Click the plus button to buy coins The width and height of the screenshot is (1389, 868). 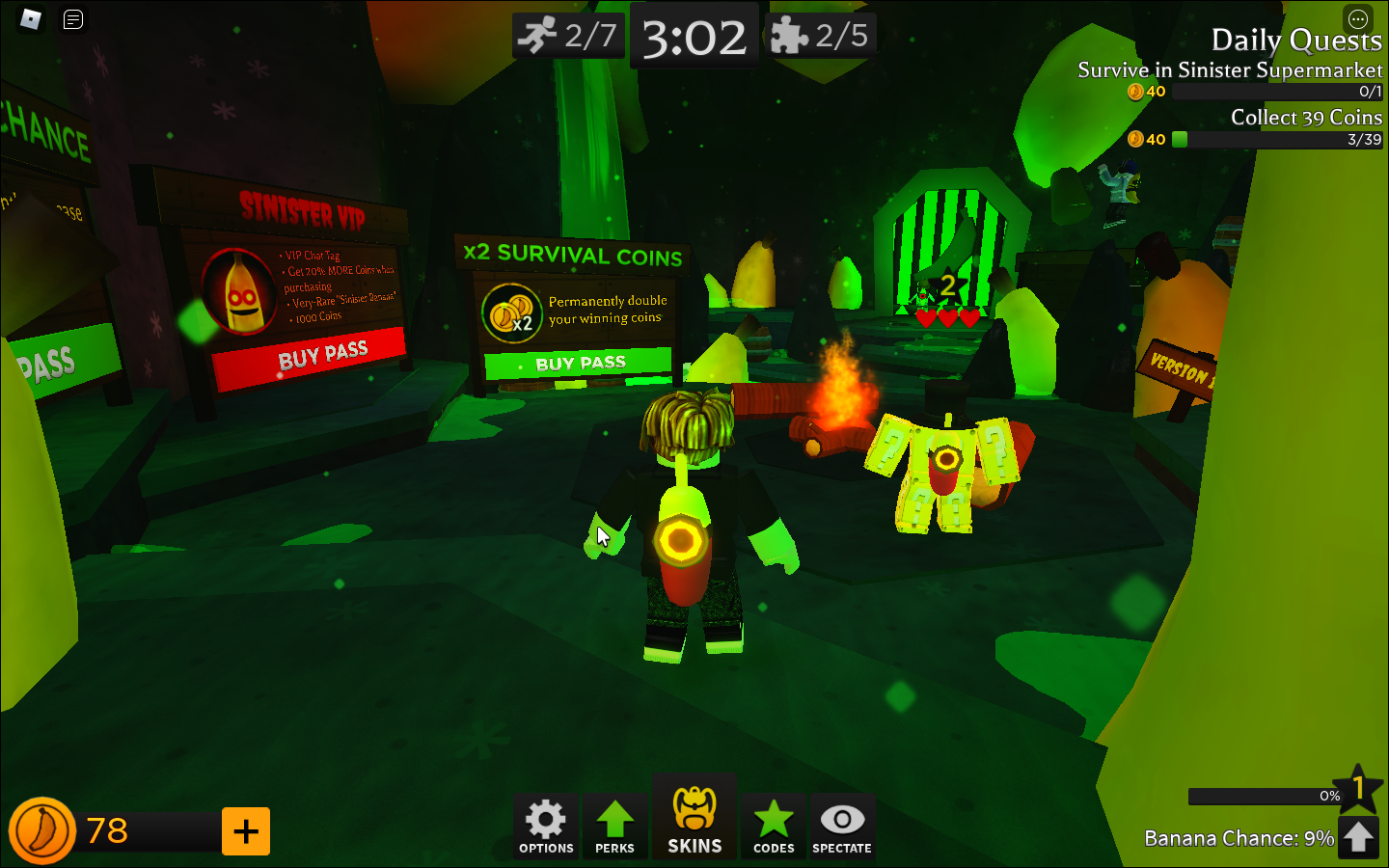tap(246, 830)
